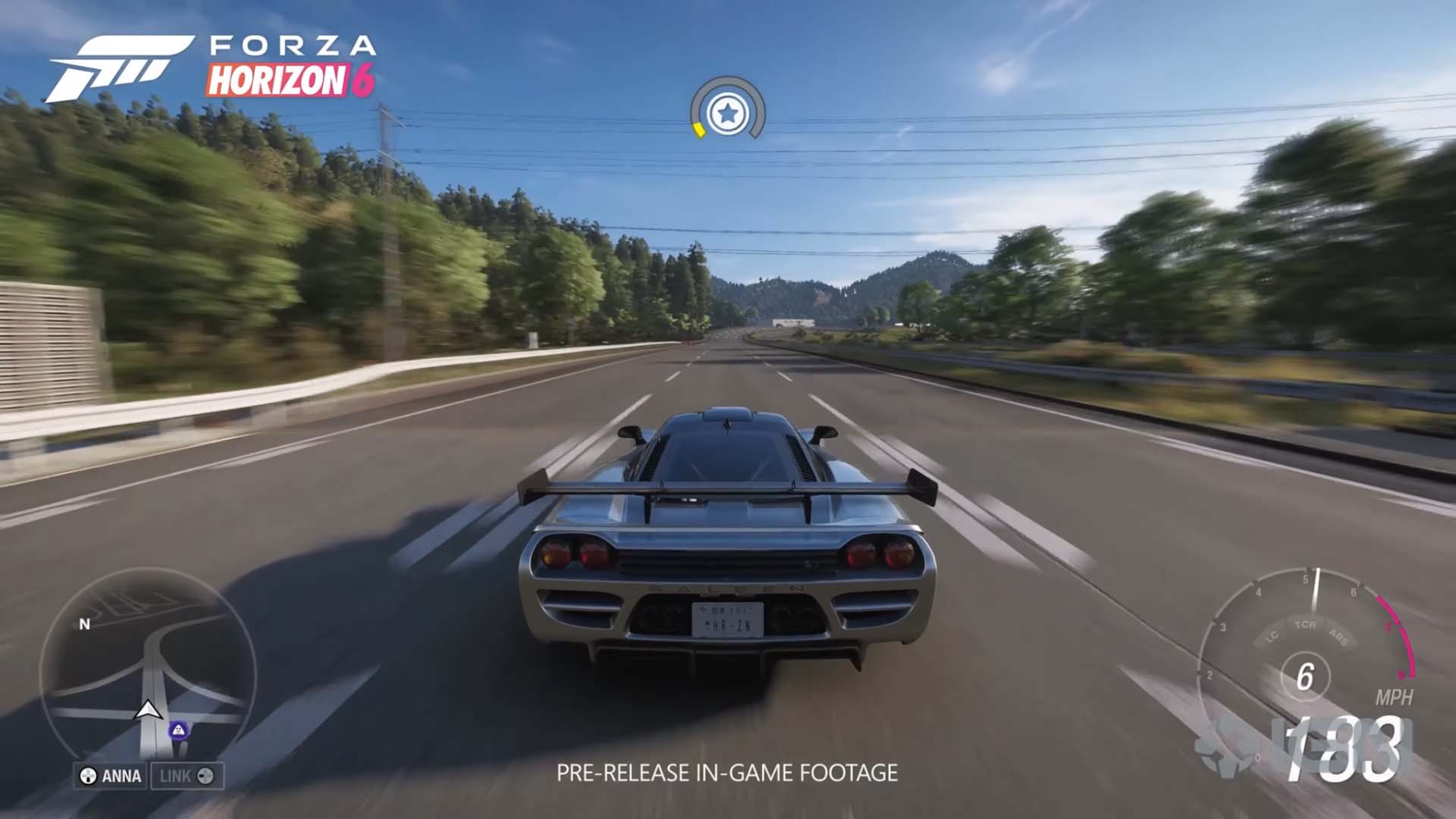Click the Forza Horizon 6 logo
Image resolution: width=1456 pixels, height=819 pixels.
pos(211,68)
